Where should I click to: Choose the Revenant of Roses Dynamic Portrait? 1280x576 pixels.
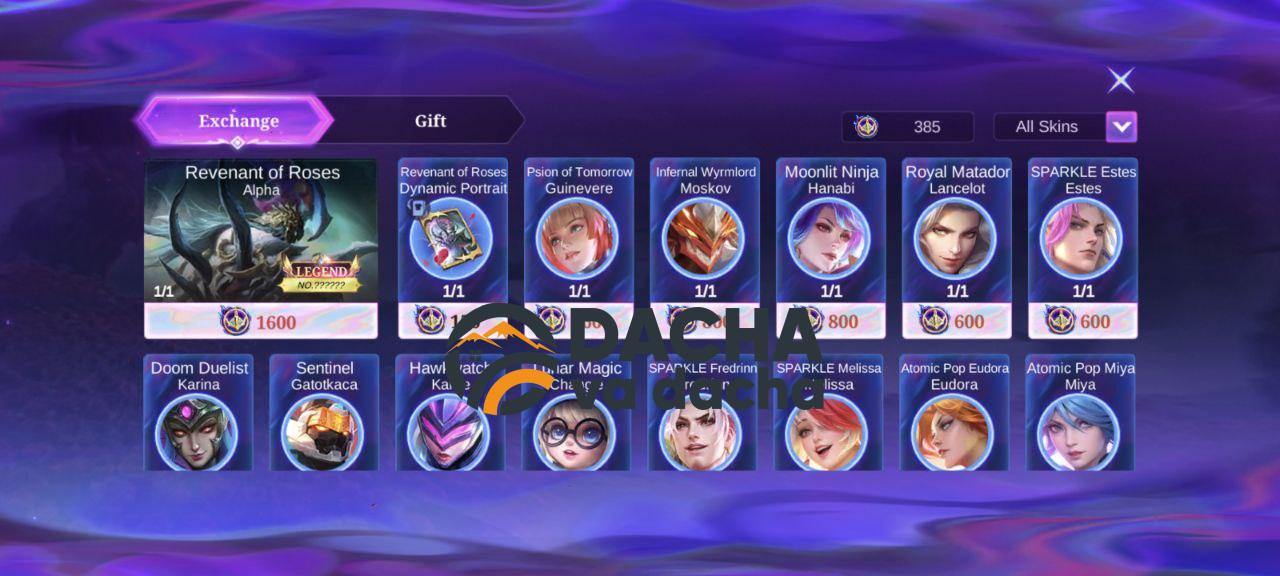453,235
